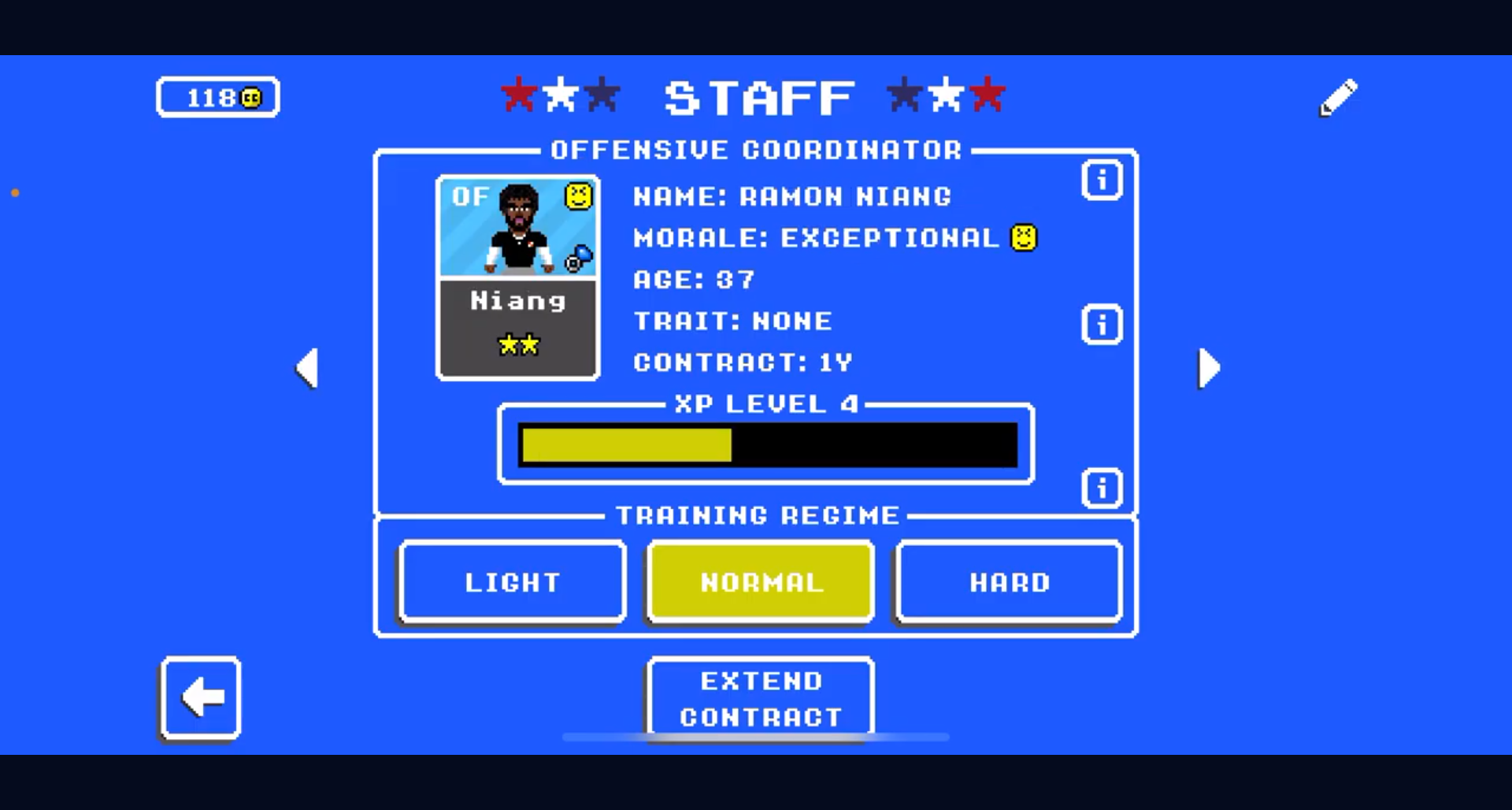Open info icon below the XP bar
Screen dimensions: 1512x810
click(1102, 489)
